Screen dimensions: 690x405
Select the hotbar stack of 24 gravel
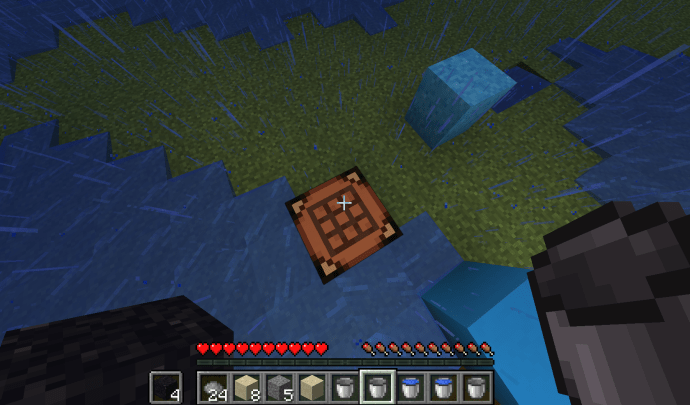point(212,387)
